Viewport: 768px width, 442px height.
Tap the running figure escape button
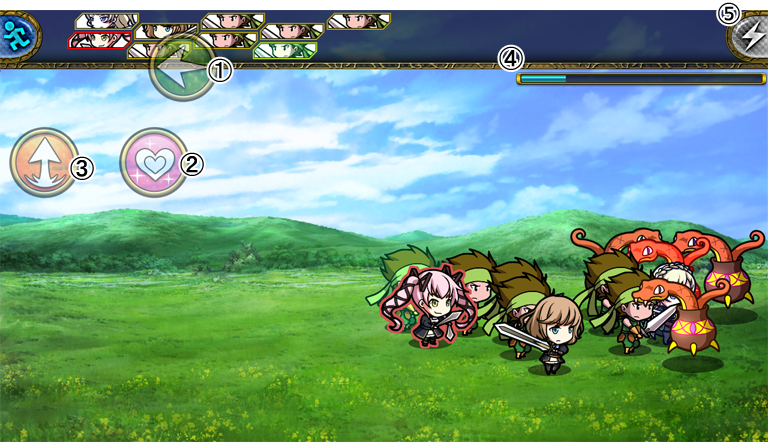19,33
